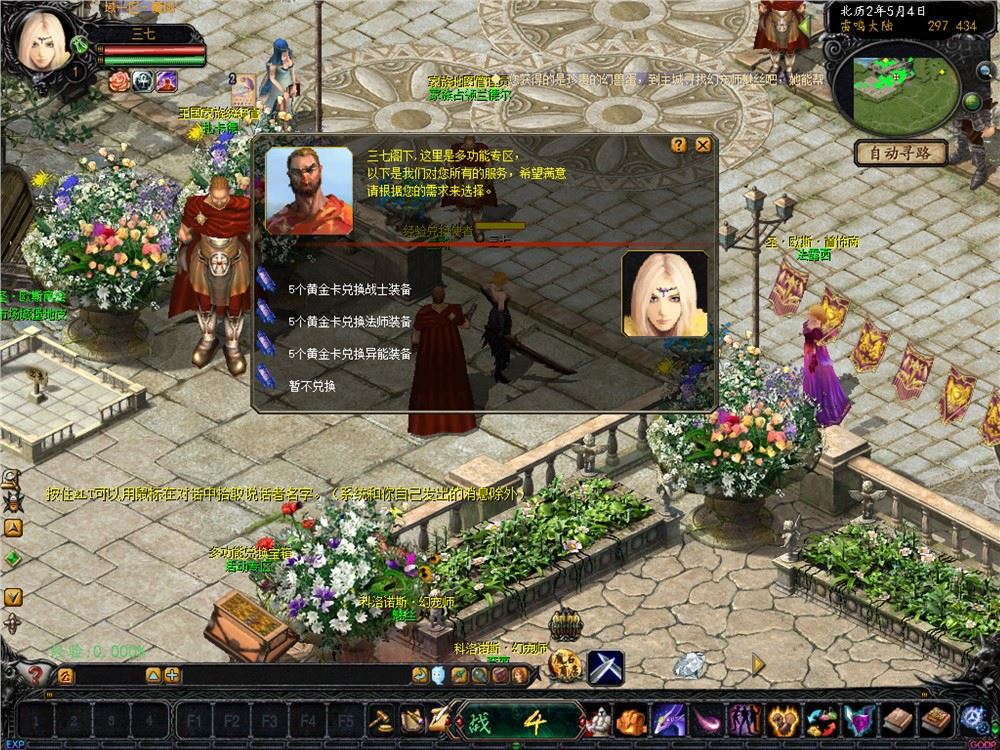Pick 5个黄金卡兑换异能装备 dialogue option

pos(349,354)
